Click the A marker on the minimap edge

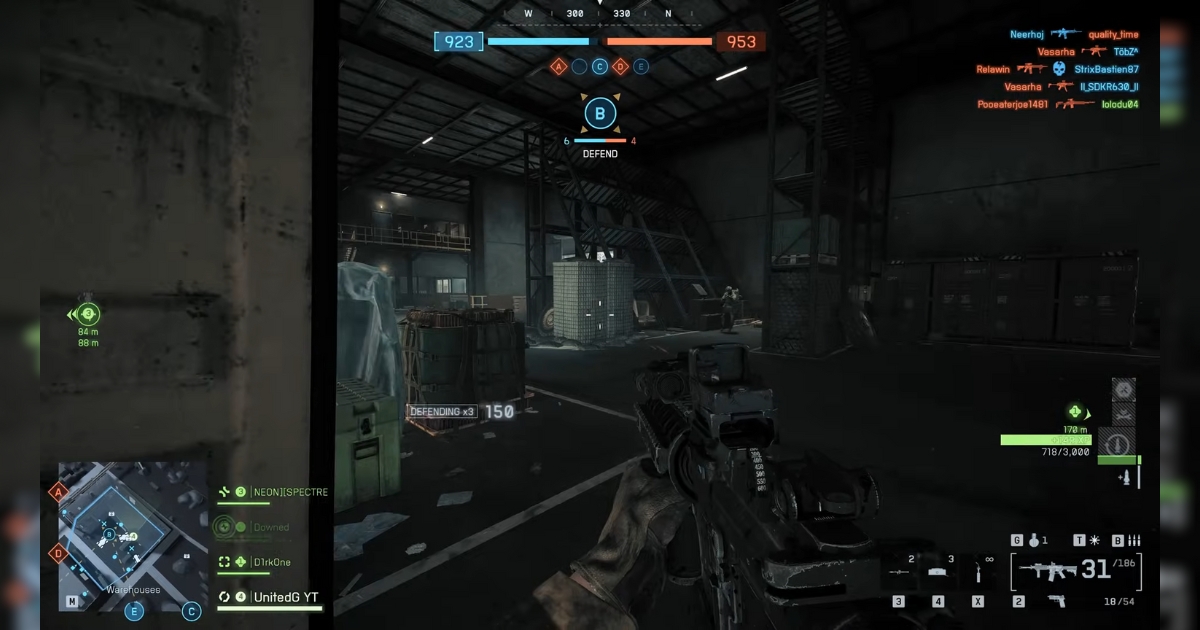pyautogui.click(x=59, y=492)
